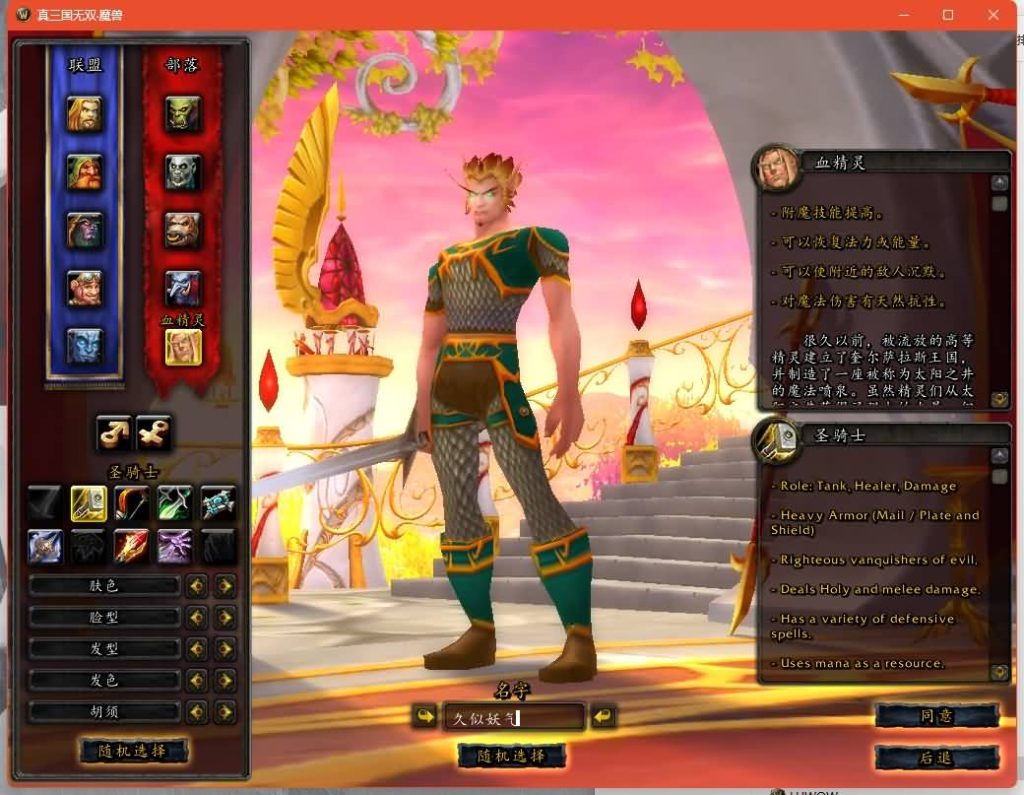
Task: Confirm character with the 同意 button
Action: (x=936, y=716)
